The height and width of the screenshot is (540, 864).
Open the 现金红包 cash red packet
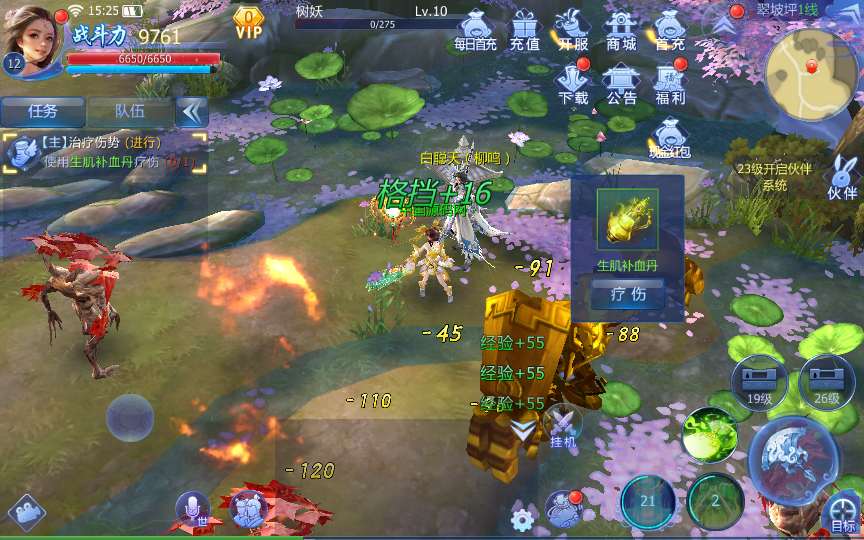[668, 139]
